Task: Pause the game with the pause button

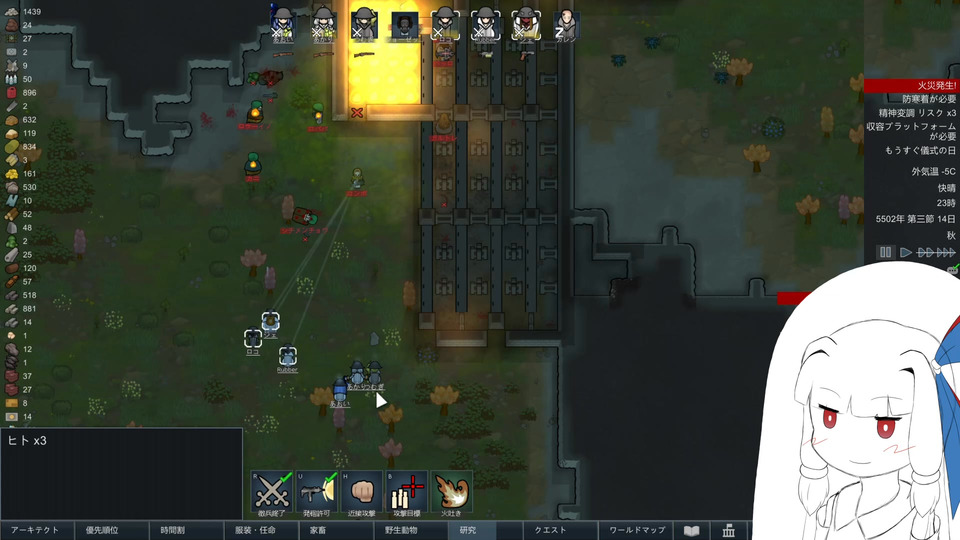Action: point(885,253)
